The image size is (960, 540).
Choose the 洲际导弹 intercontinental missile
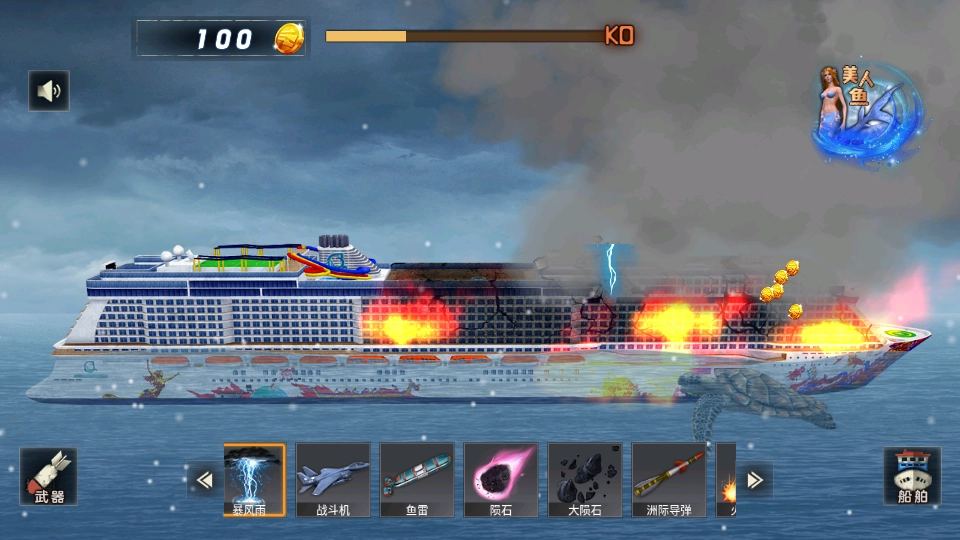tap(669, 480)
